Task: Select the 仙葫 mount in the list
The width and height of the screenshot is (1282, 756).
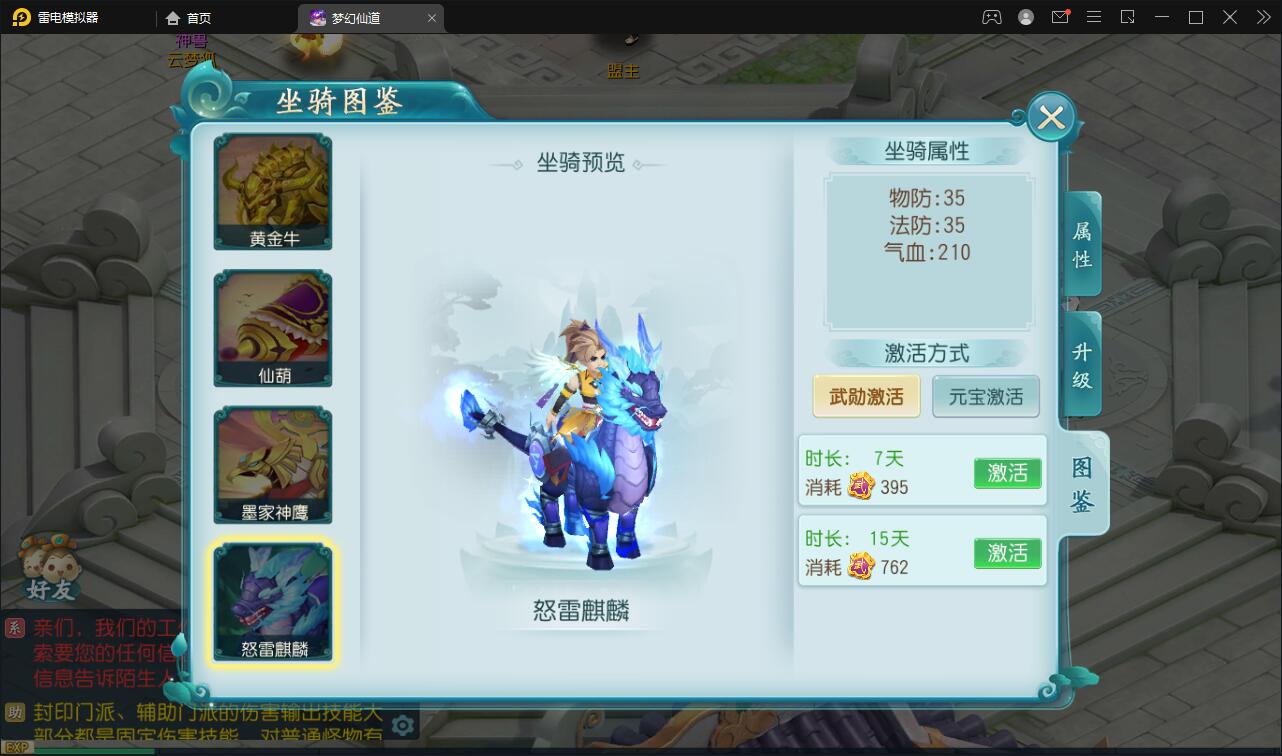Action: click(x=272, y=327)
